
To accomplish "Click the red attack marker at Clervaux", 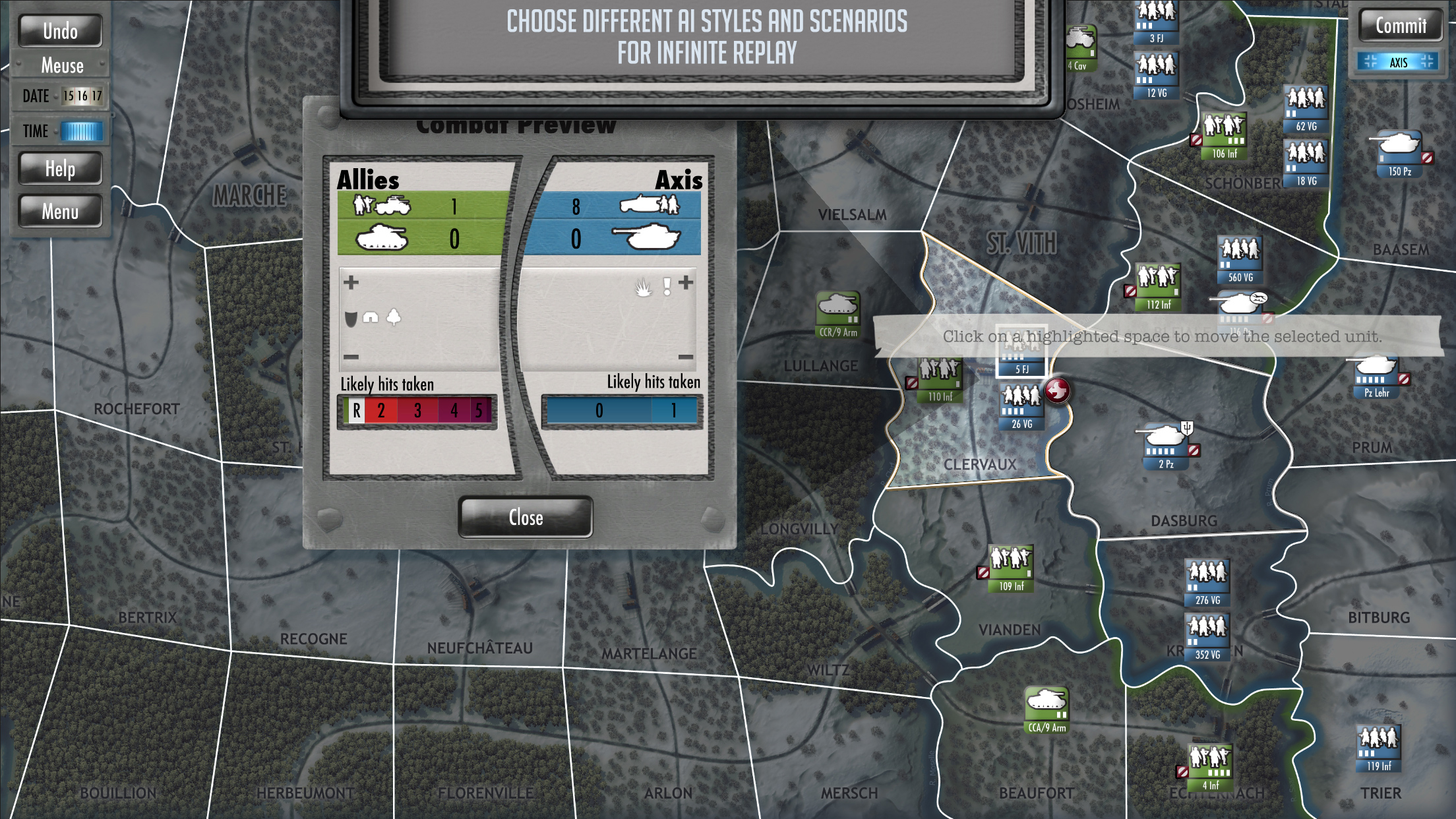I will tap(1058, 390).
